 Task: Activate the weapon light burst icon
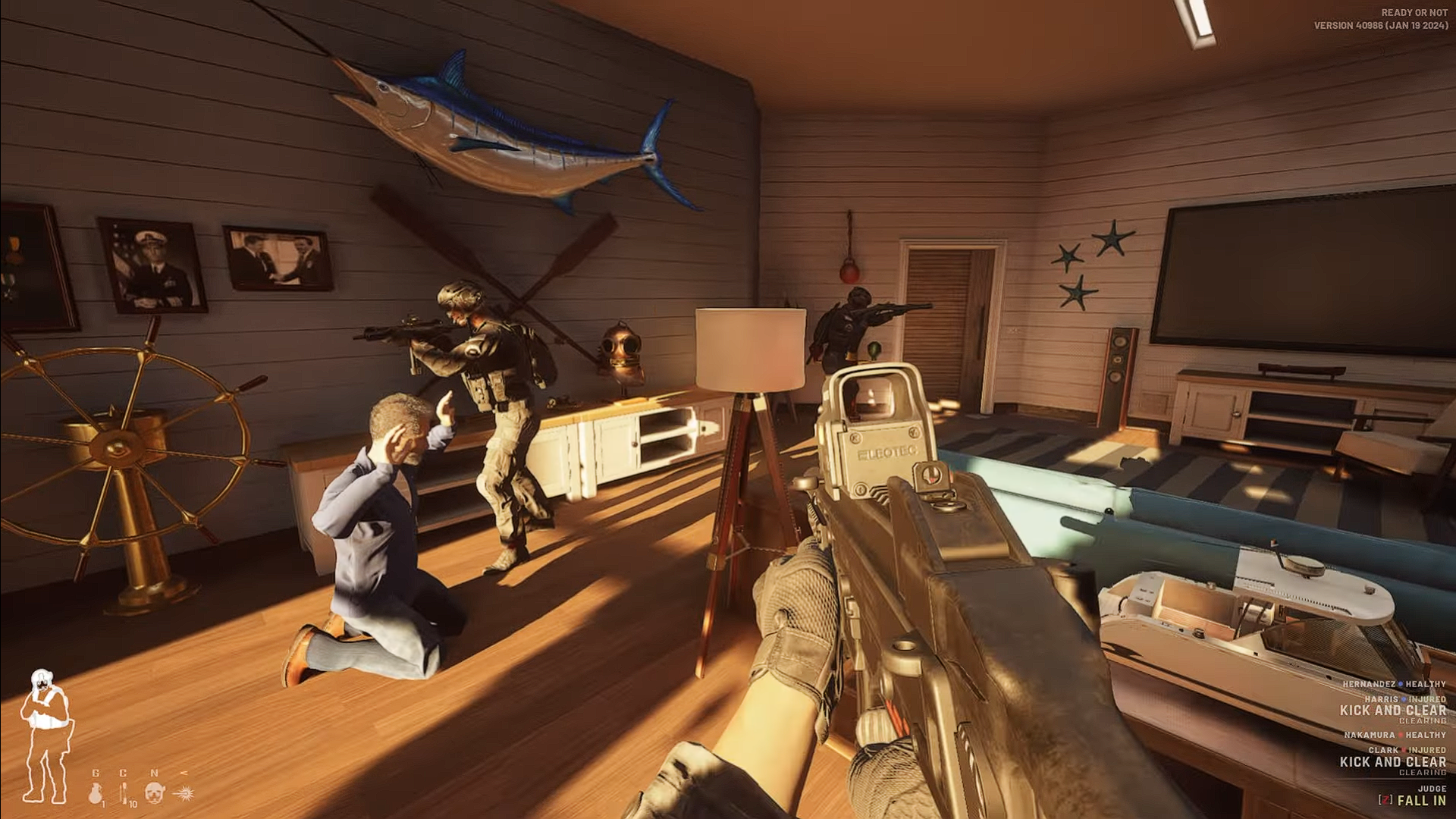tap(184, 793)
